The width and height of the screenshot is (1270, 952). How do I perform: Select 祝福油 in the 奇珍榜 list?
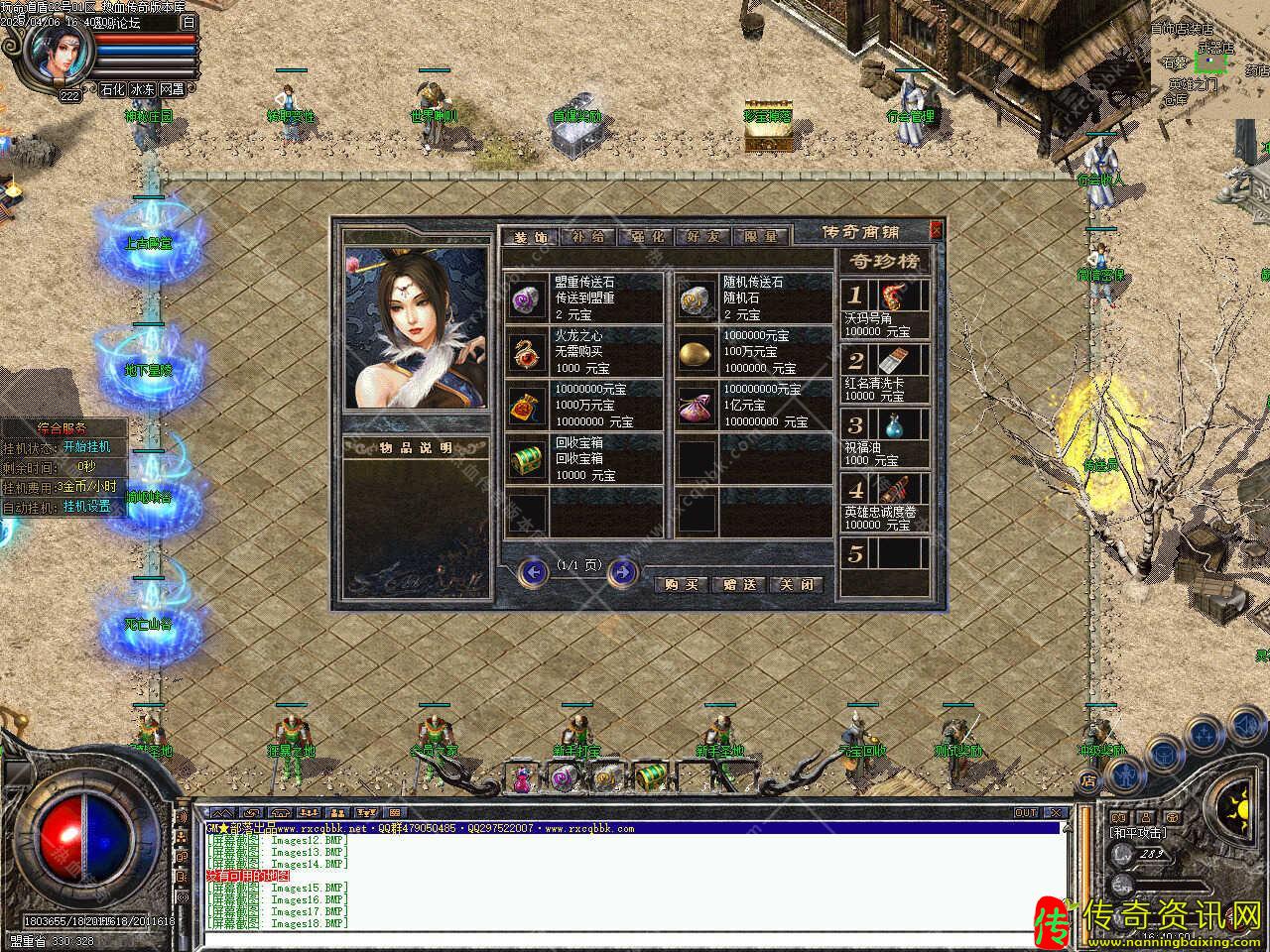click(x=884, y=437)
